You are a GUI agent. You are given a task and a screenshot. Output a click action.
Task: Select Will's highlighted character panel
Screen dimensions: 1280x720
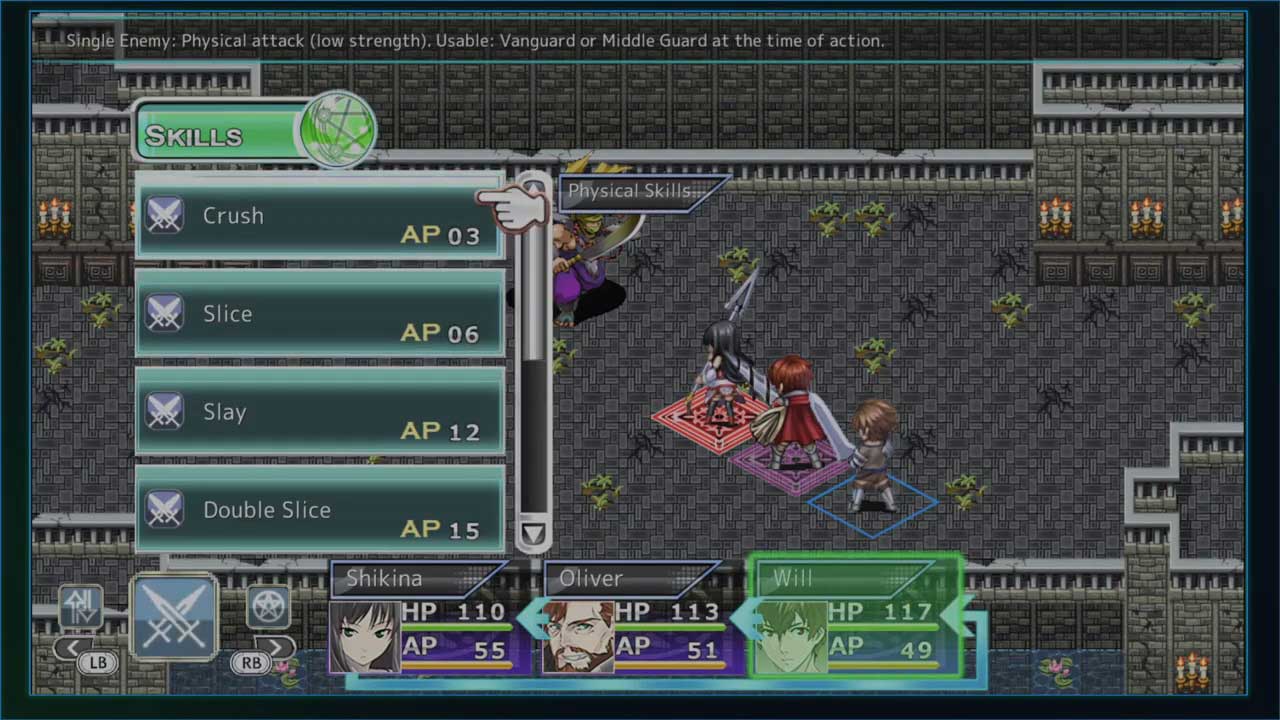point(856,618)
